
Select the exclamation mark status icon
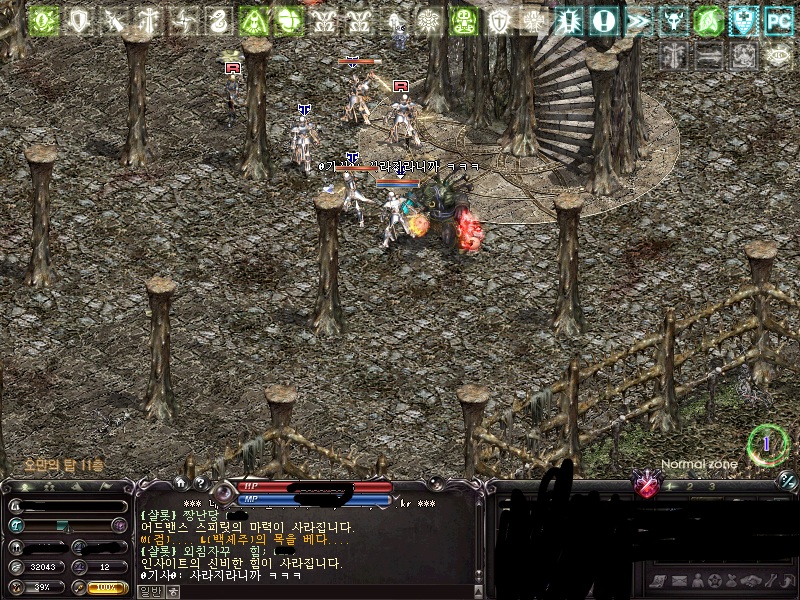coord(603,20)
